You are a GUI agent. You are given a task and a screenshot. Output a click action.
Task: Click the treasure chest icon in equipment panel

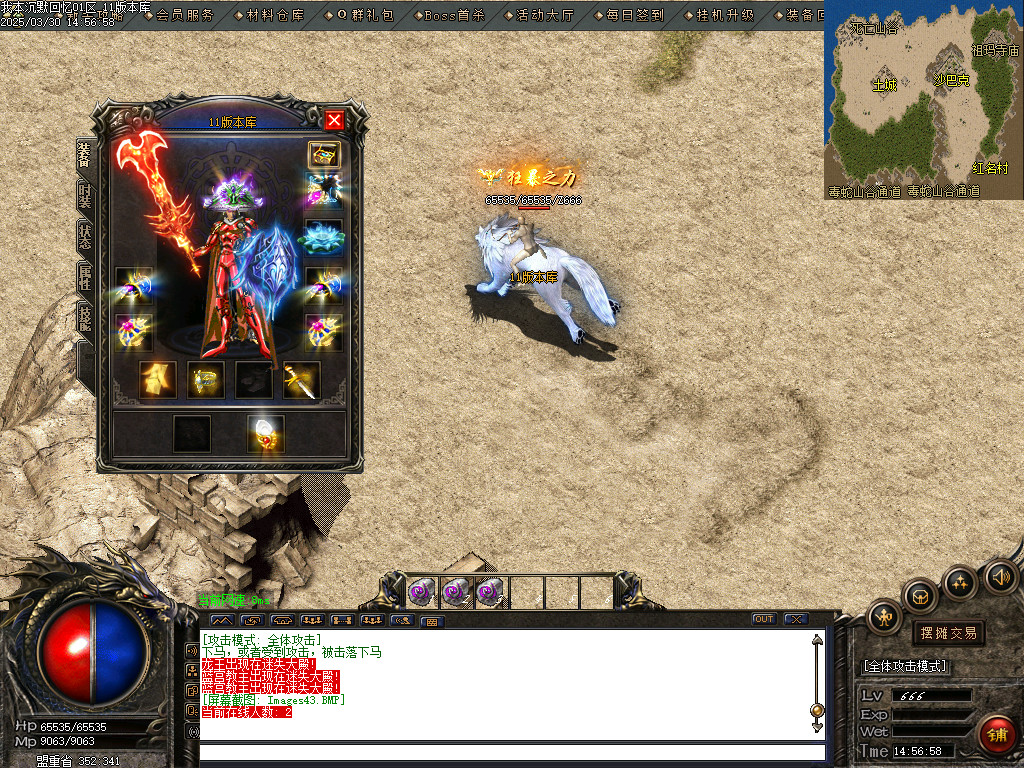(324, 154)
